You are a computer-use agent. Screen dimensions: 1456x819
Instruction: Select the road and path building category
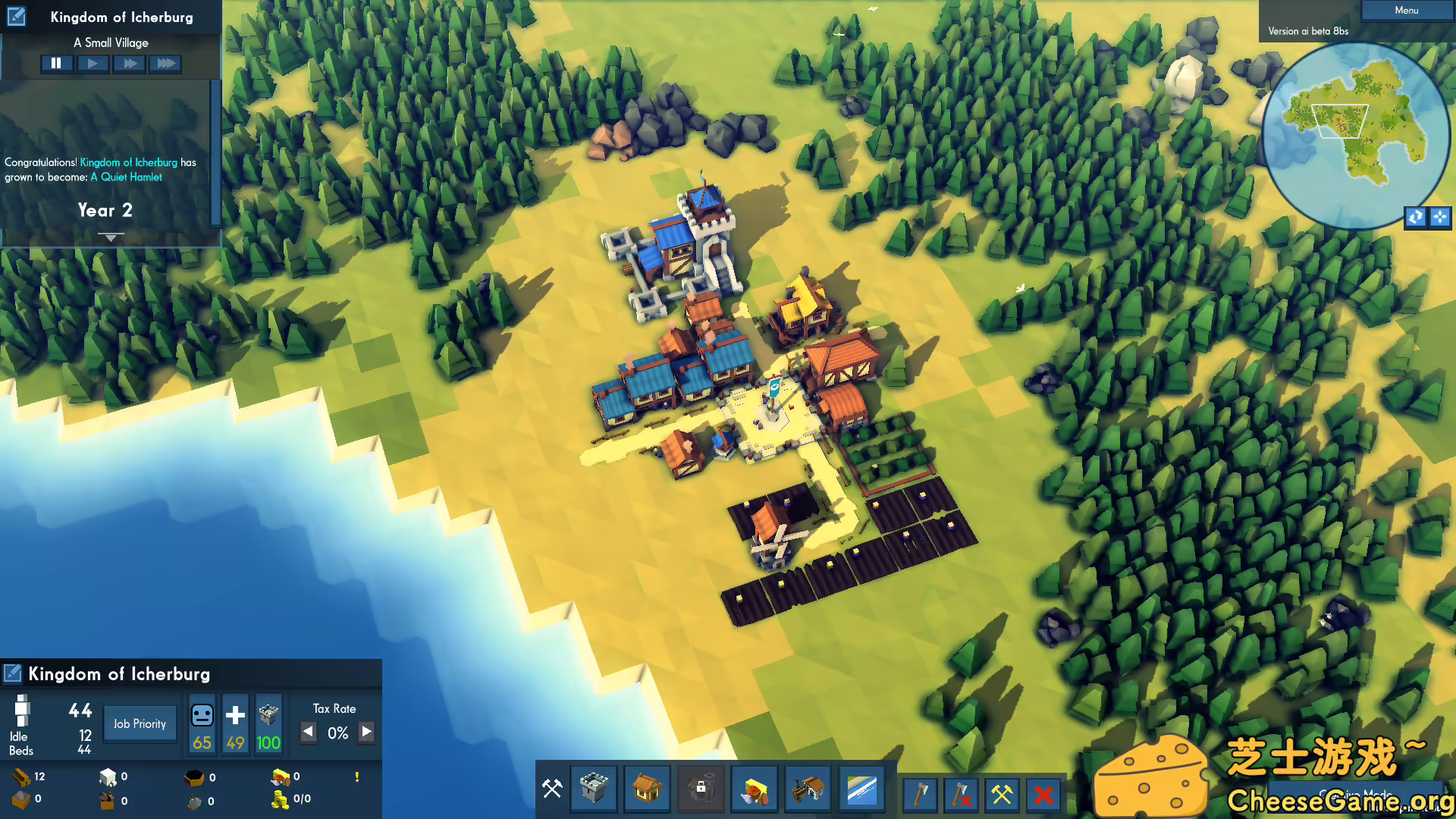point(861,789)
